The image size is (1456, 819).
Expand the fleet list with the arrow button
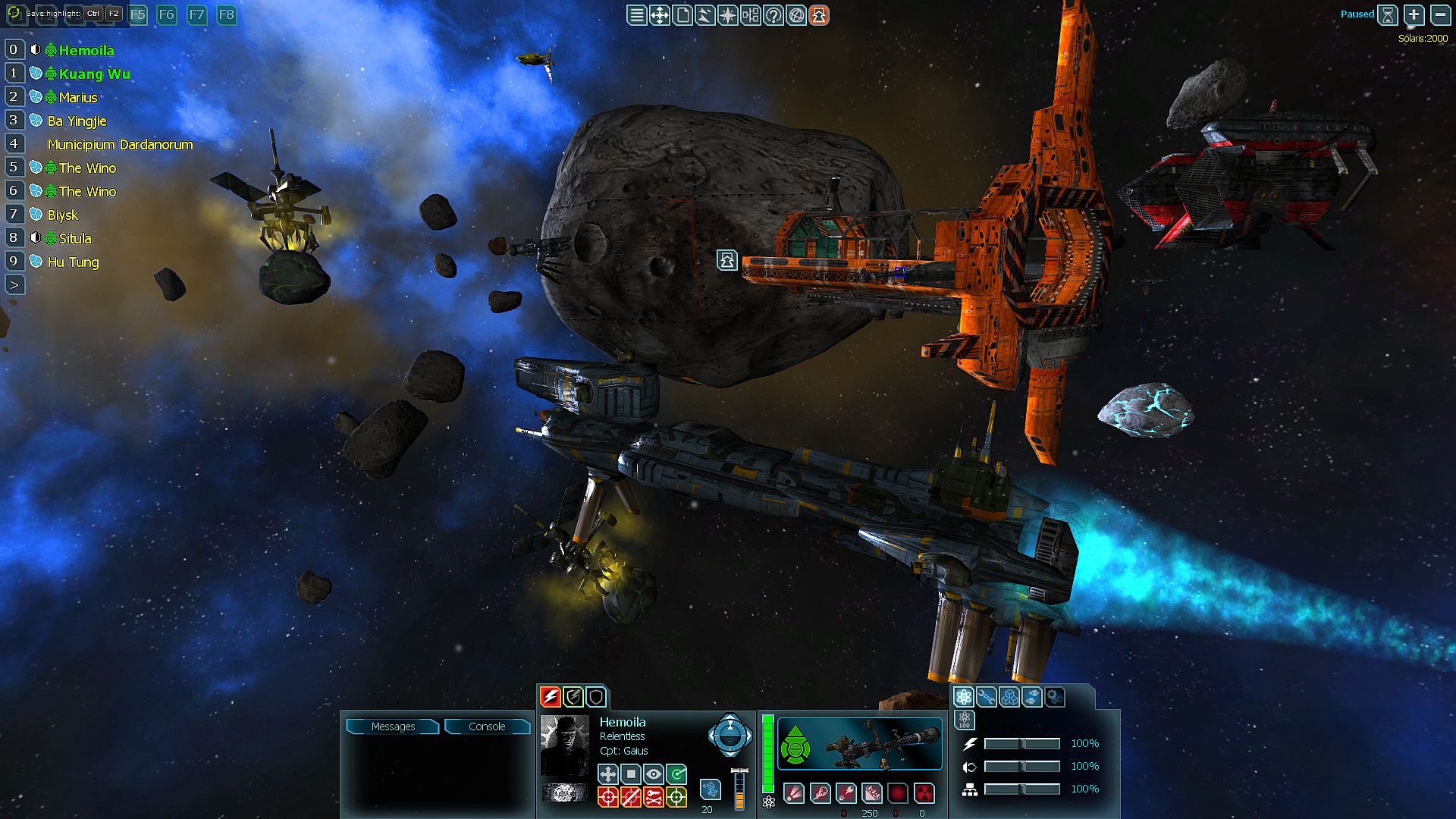(x=14, y=285)
